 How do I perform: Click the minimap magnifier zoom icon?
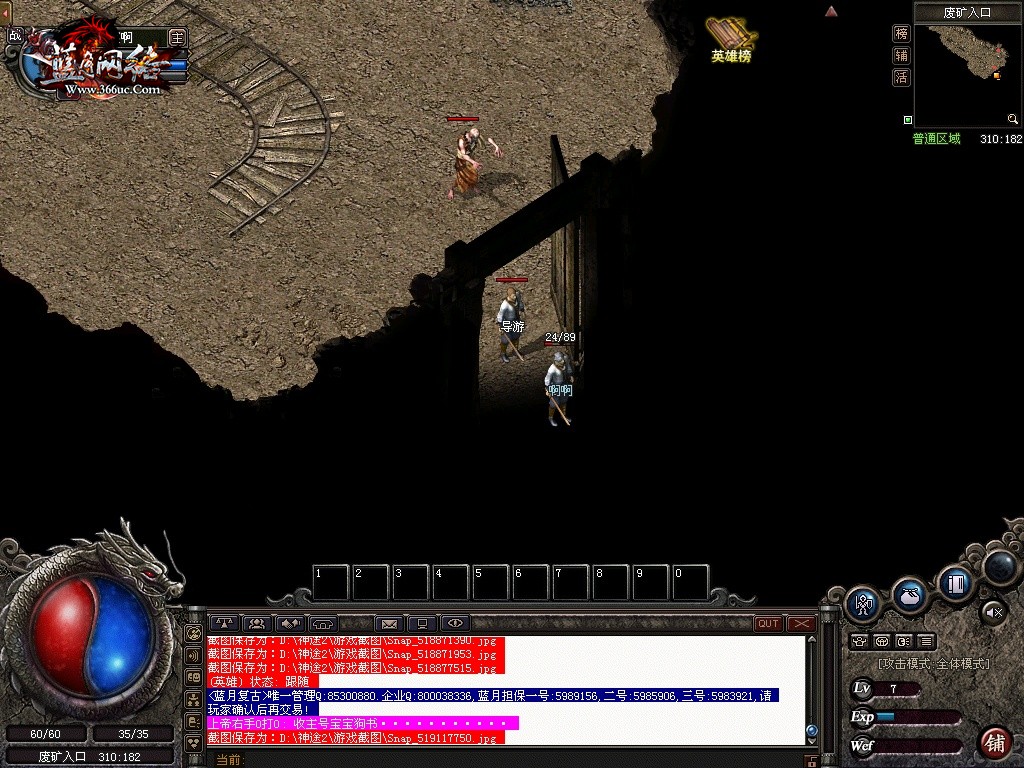pyautogui.click(x=1013, y=120)
